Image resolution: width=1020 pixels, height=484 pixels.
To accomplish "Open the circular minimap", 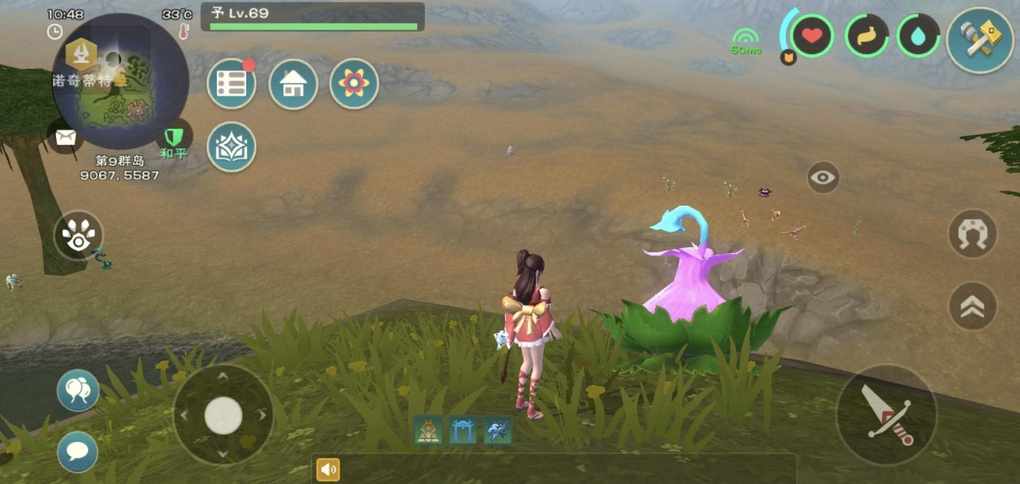I will tap(120, 81).
